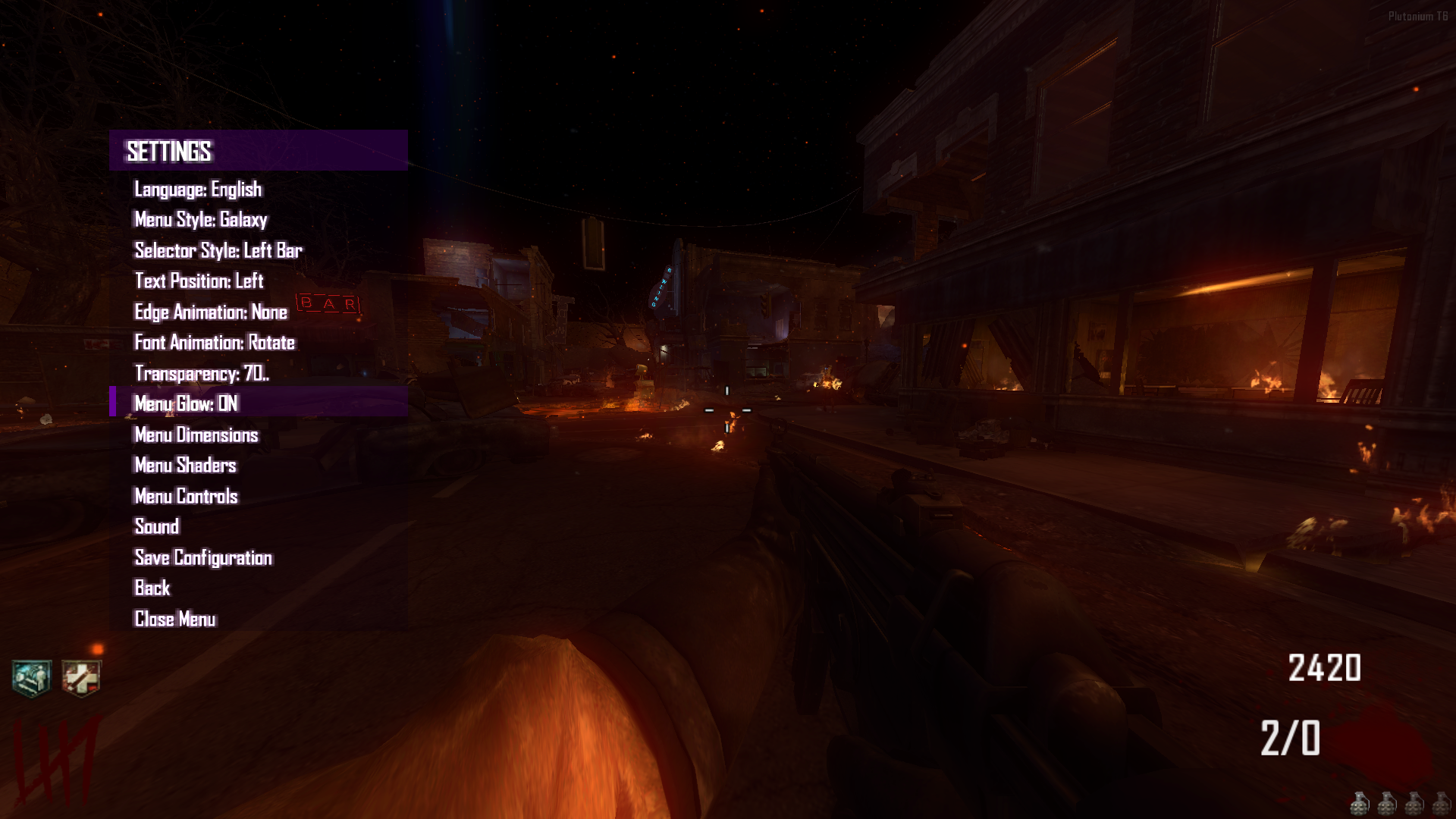
Task: Select Close Menu
Action: point(174,619)
